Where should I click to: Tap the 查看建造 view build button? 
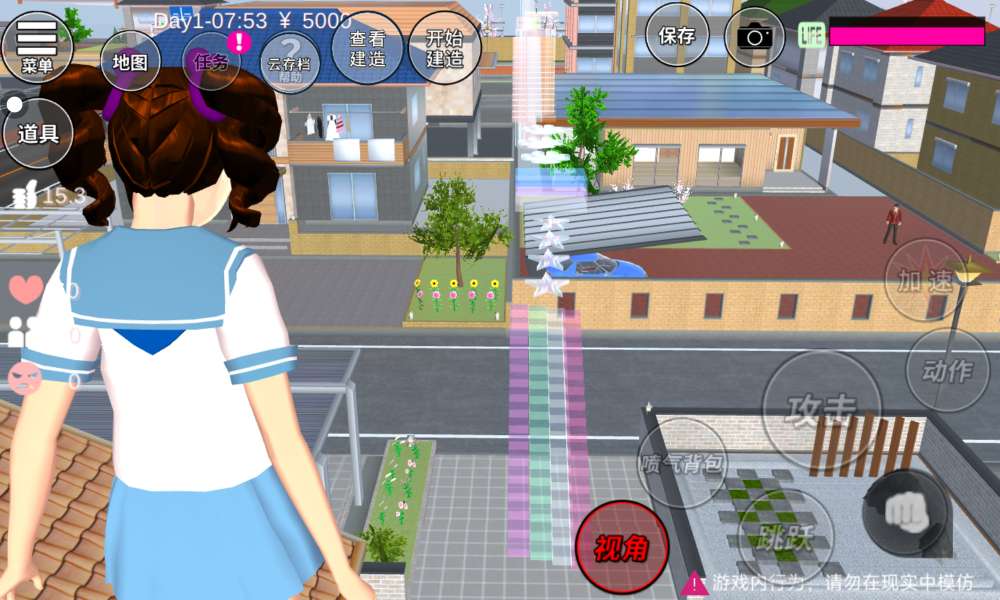[367, 48]
